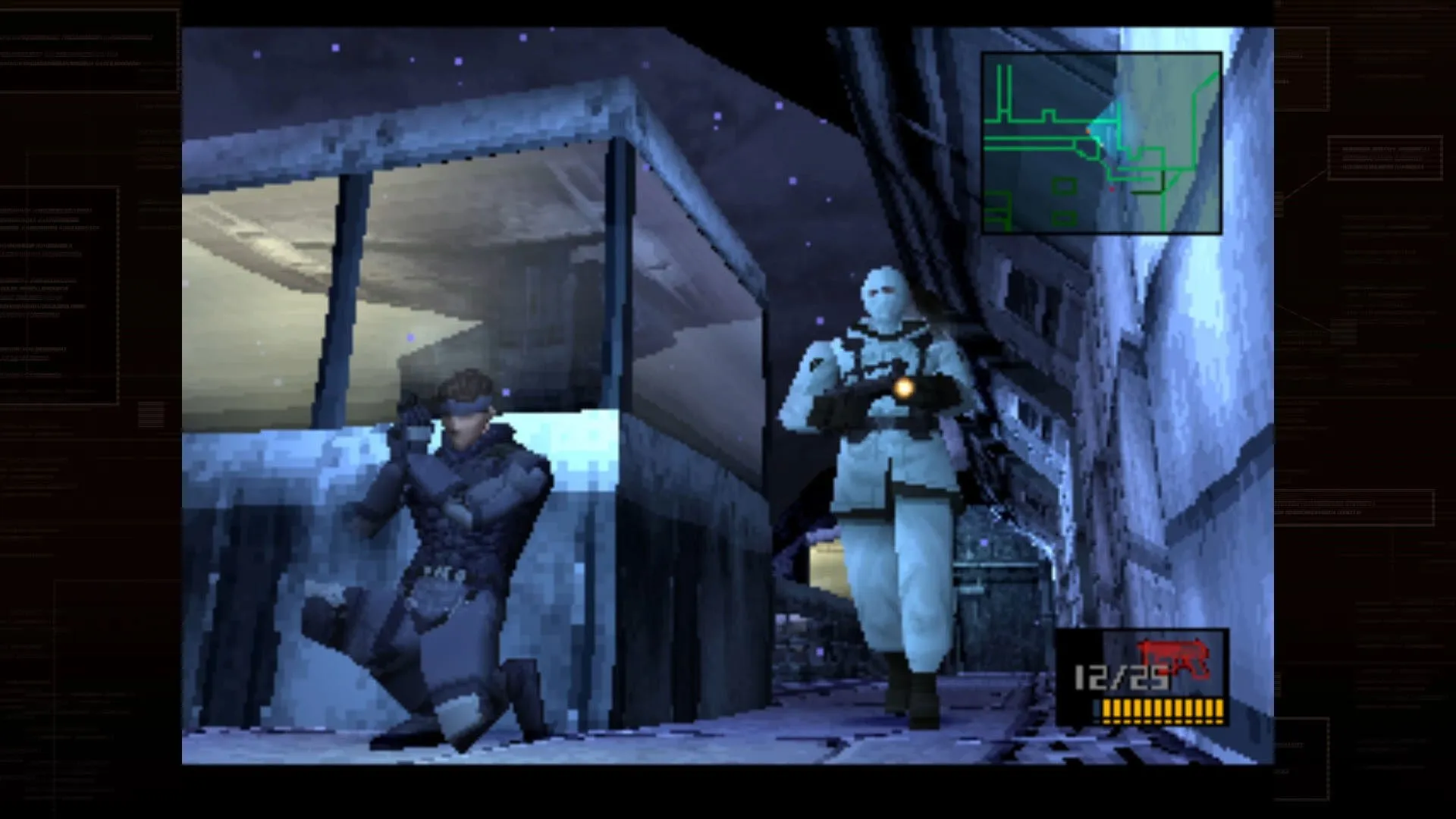Click the first yellow life gauge segment
1456x819 pixels.
point(1106,710)
